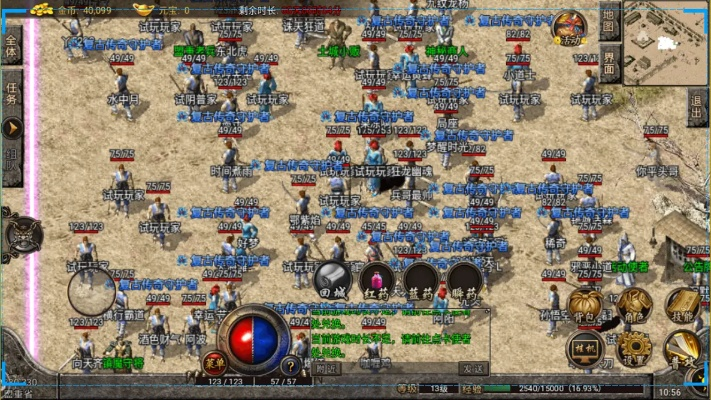Use the 回城 return-to-town scroll
This screenshot has width=711, height=400.
point(331,281)
